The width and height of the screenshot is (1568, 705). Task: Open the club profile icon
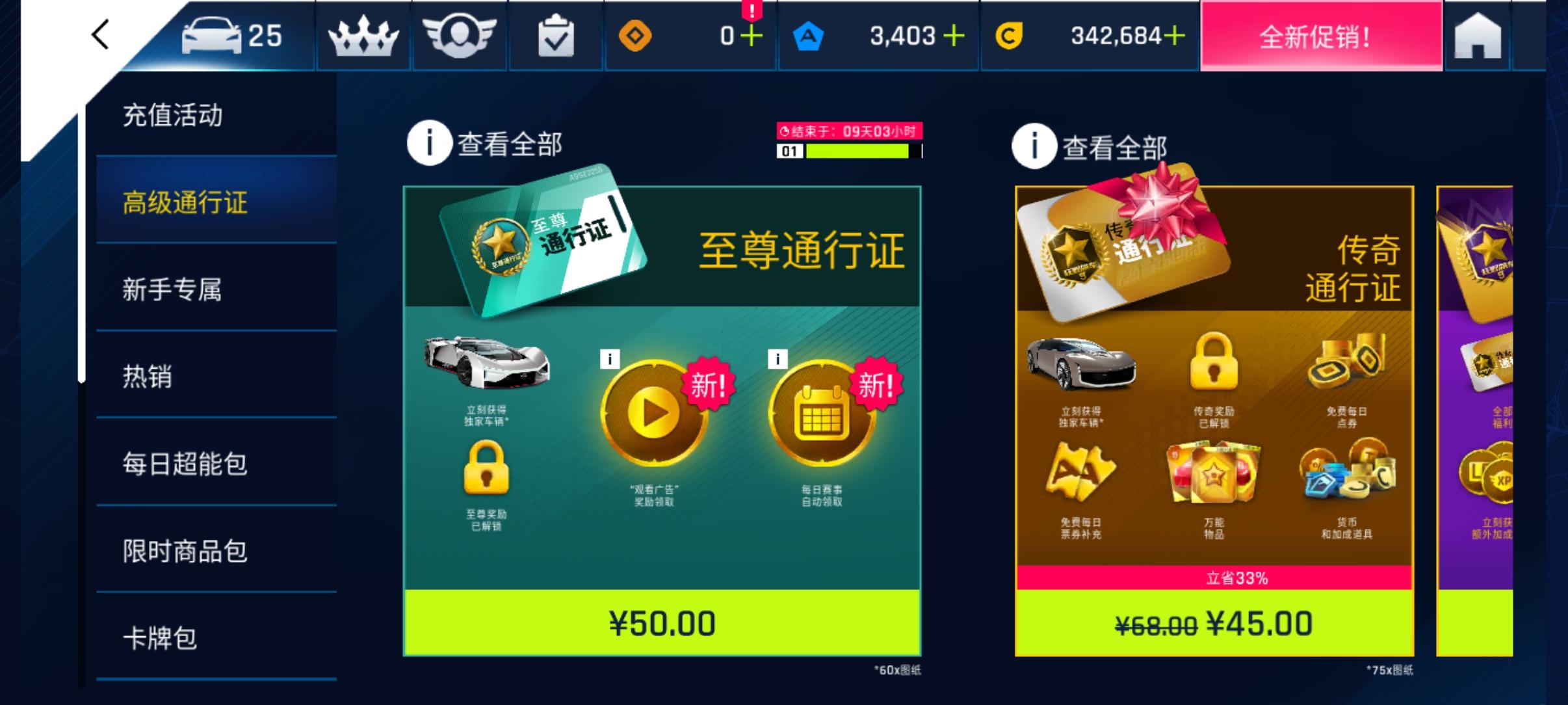tap(459, 36)
